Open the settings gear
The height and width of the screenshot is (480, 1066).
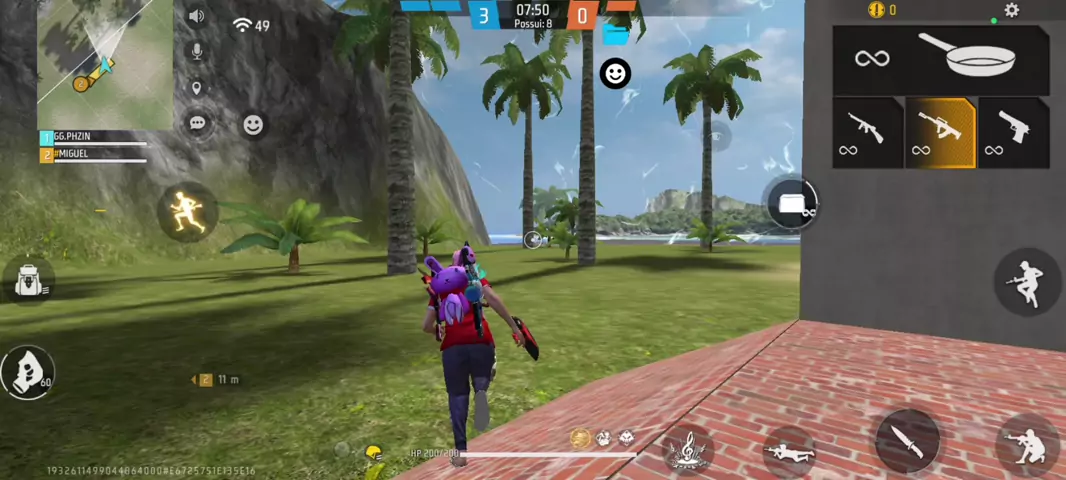point(1011,10)
